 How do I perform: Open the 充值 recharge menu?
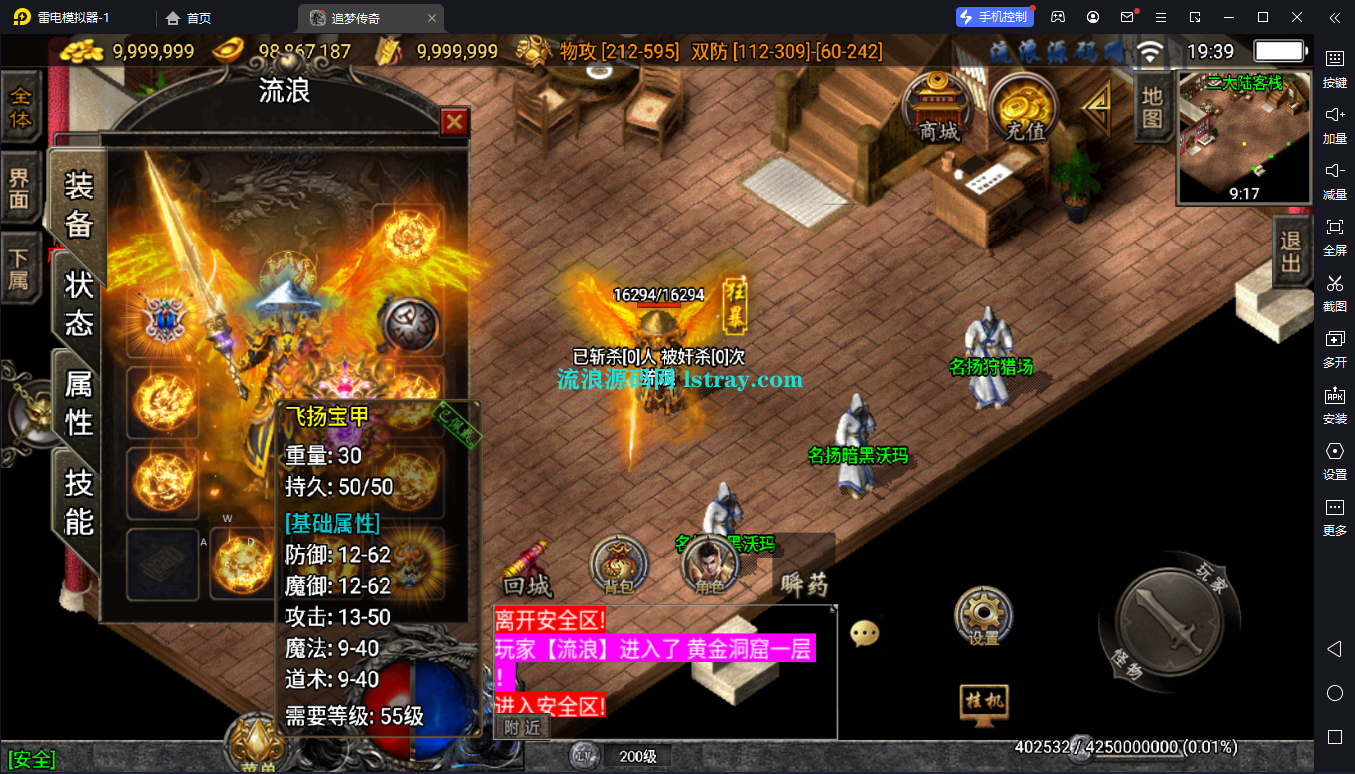point(1023,108)
